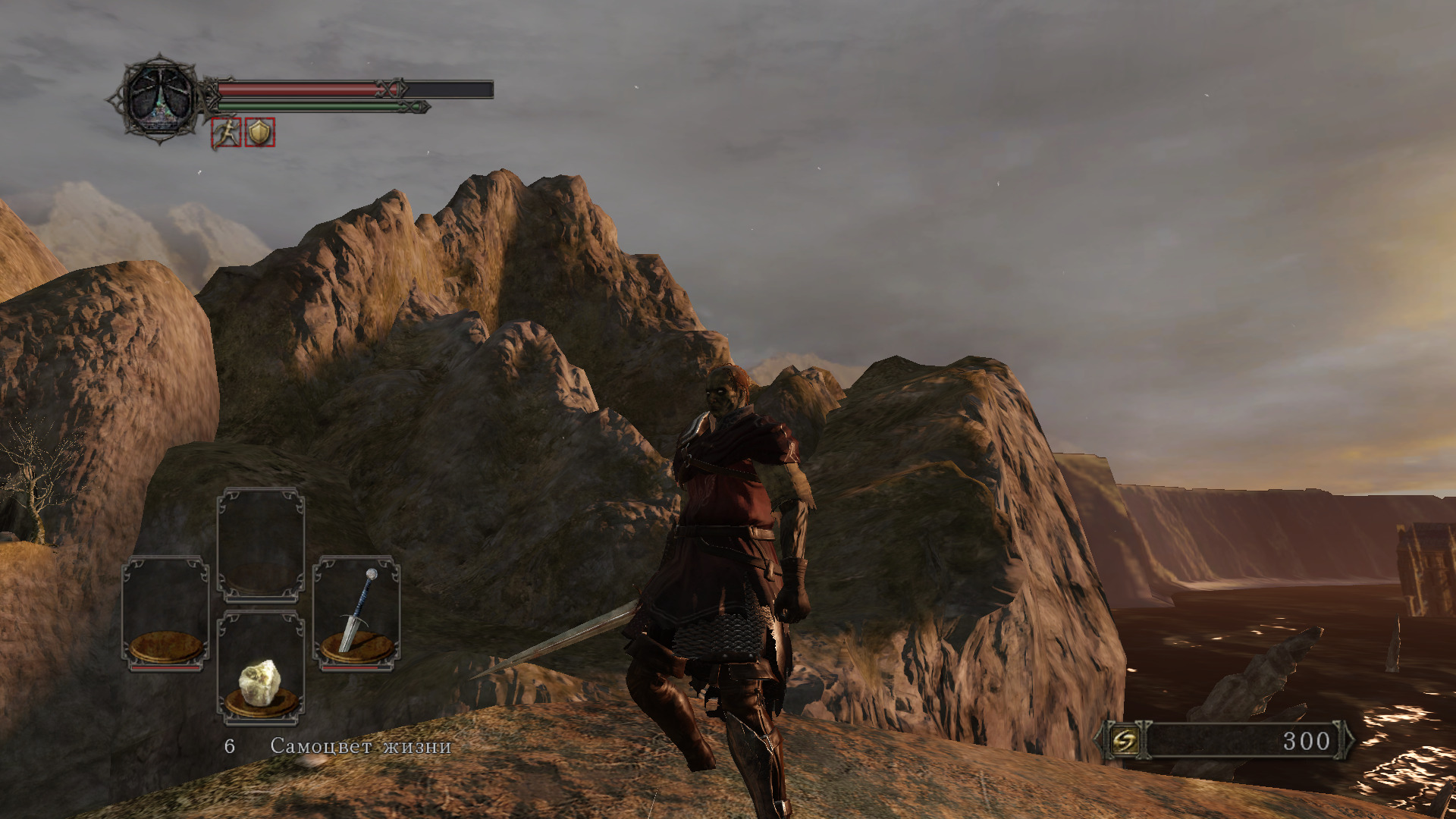Click the golden shield status icon
The width and height of the screenshot is (1456, 819).
coord(260,133)
